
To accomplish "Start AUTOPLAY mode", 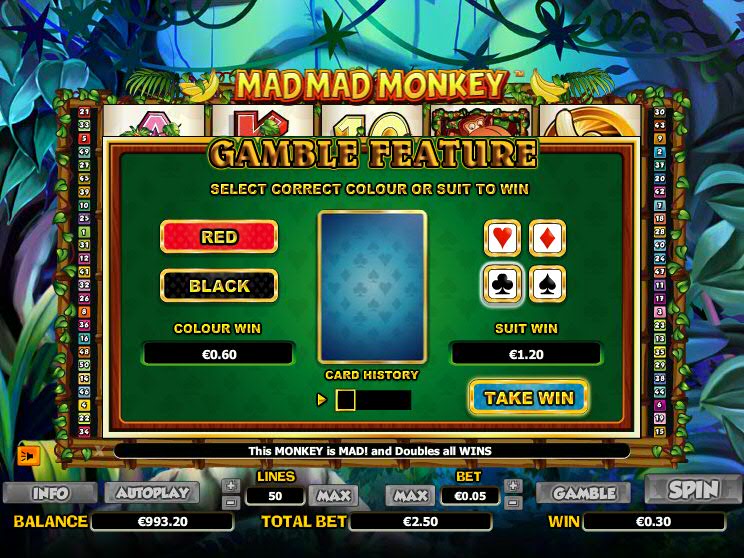I will [x=152, y=493].
